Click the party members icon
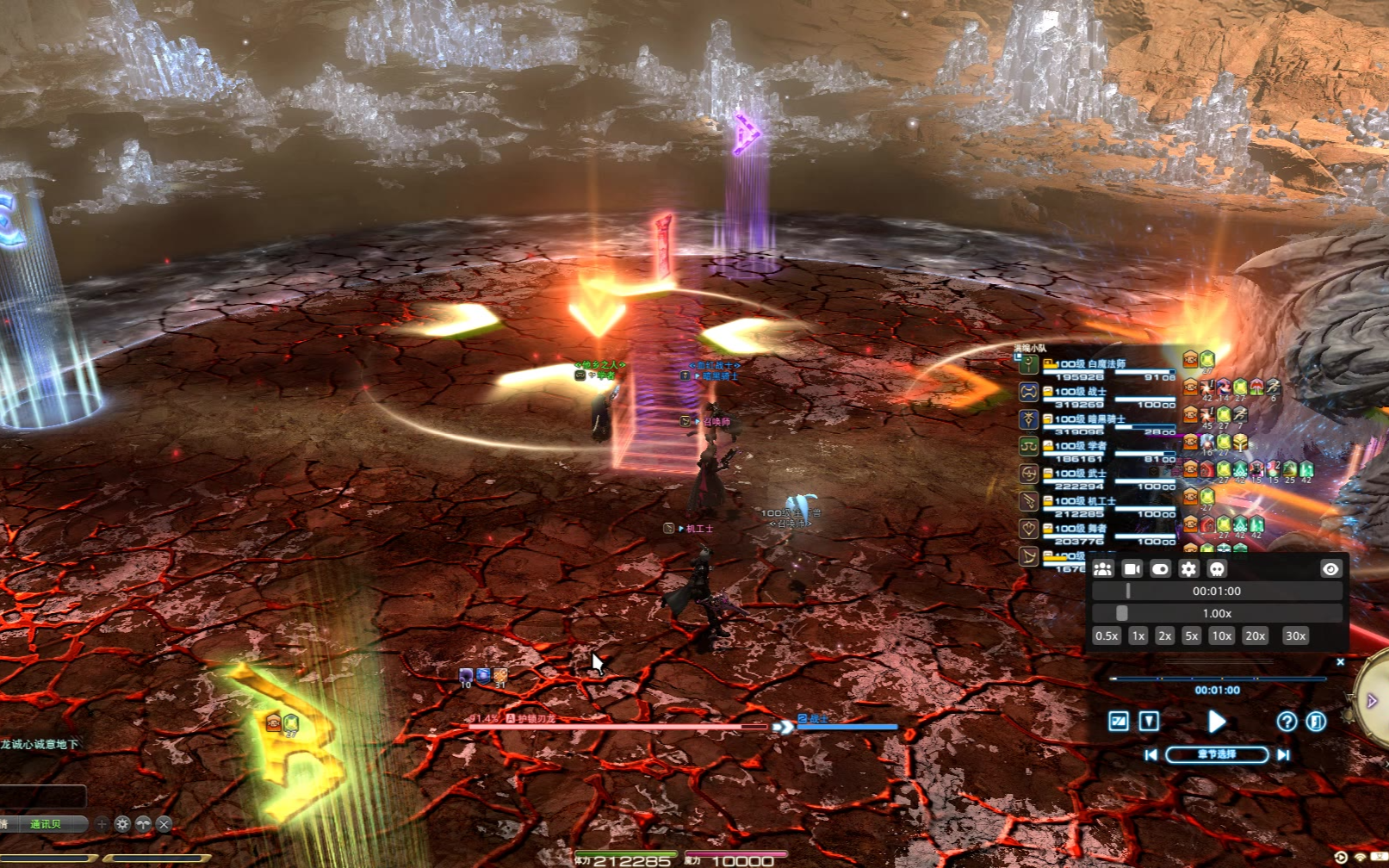Viewport: 1389px width, 868px height. pos(1103,568)
